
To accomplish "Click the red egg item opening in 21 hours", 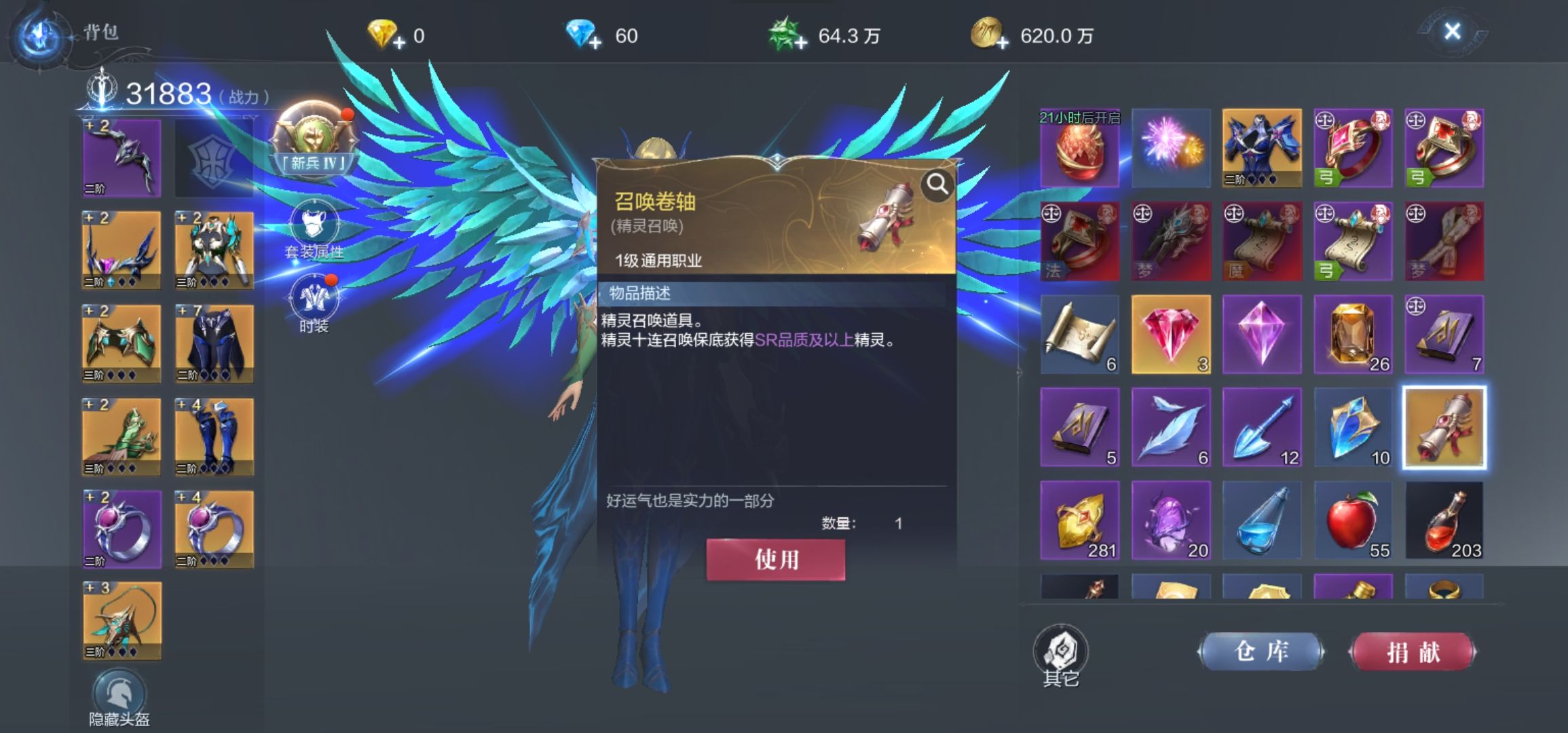I will tap(1079, 149).
